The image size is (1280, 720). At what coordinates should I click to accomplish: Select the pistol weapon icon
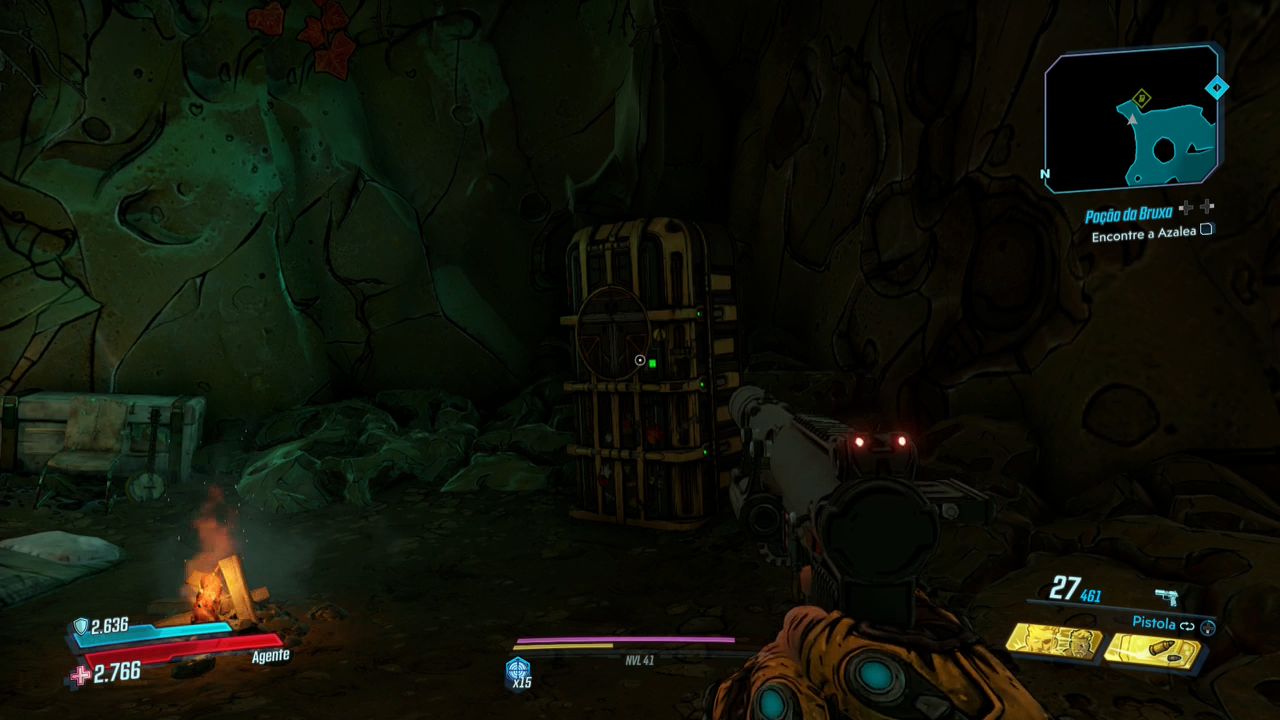coord(1166,597)
